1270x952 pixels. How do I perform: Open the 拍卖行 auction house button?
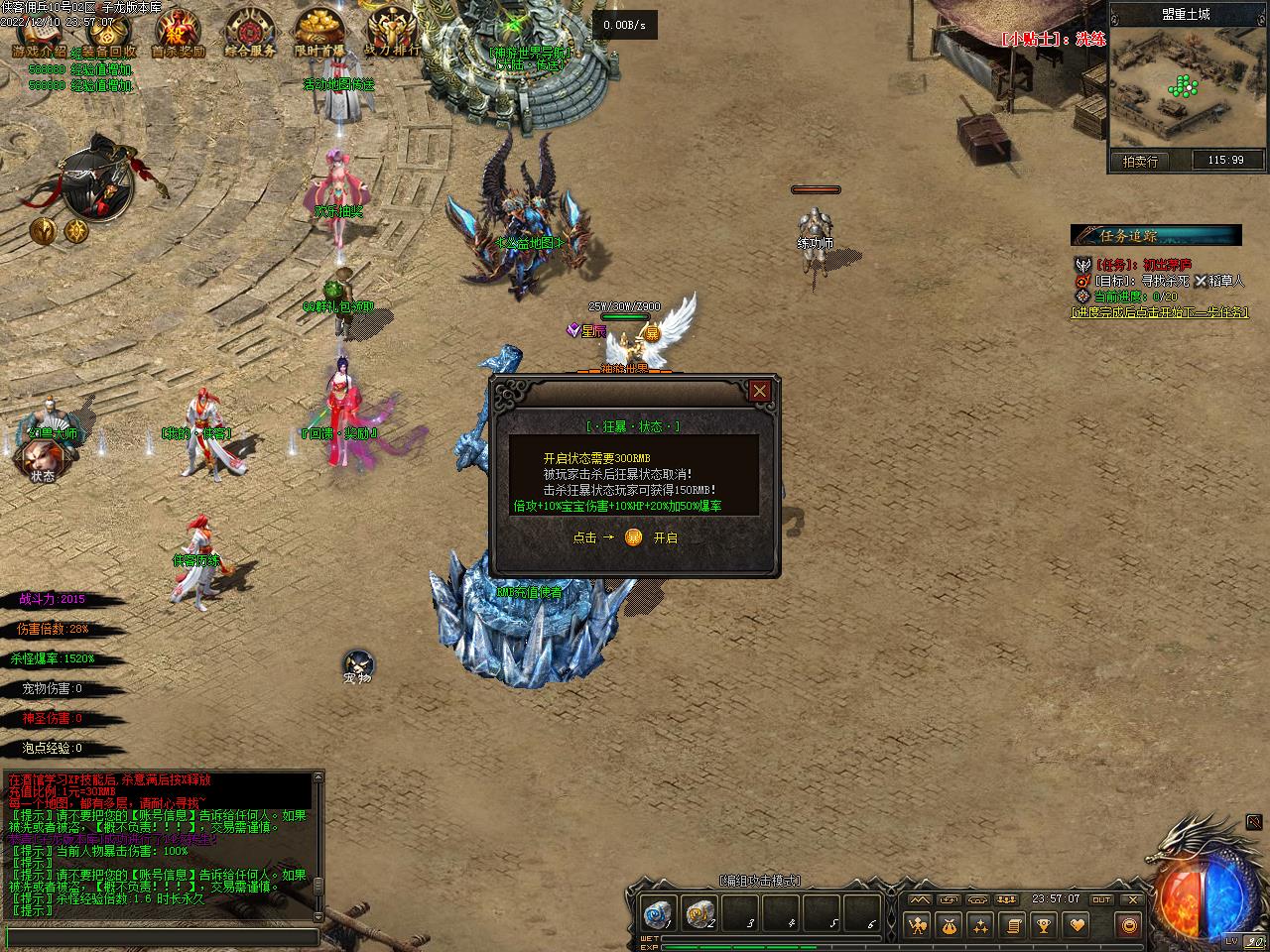tap(1140, 161)
